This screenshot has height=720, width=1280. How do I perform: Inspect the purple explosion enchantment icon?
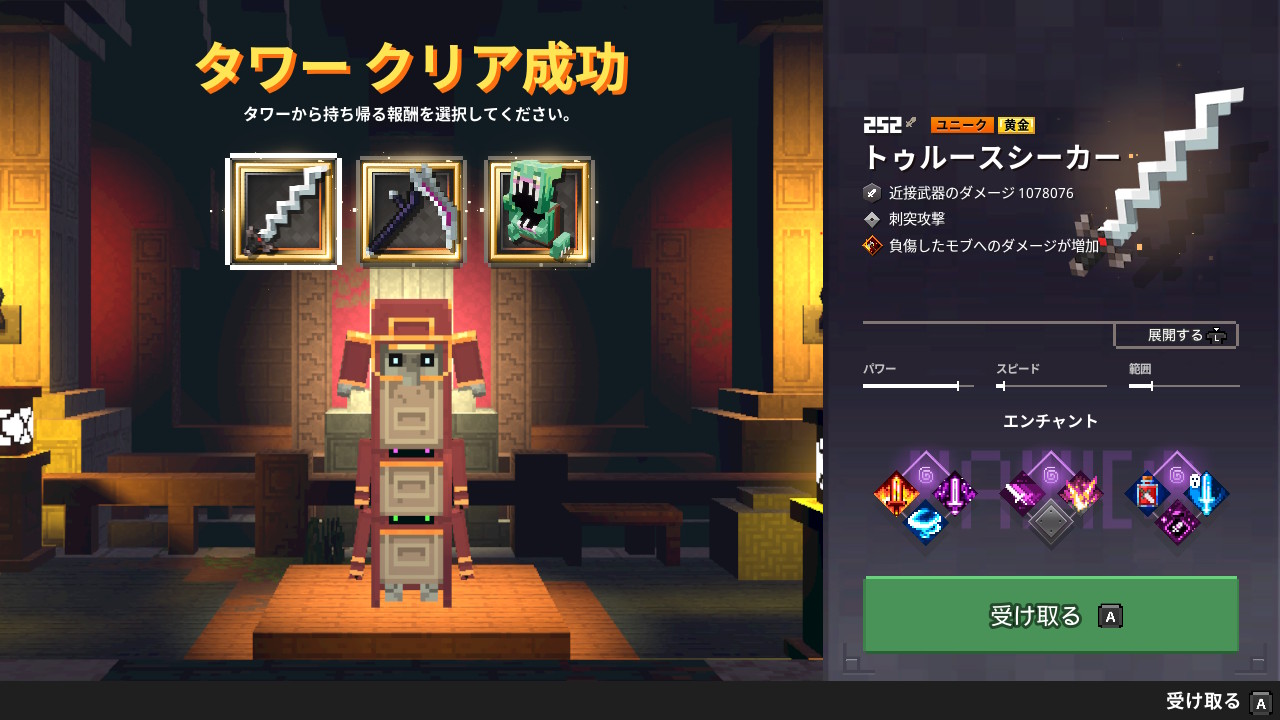(x=1080, y=493)
